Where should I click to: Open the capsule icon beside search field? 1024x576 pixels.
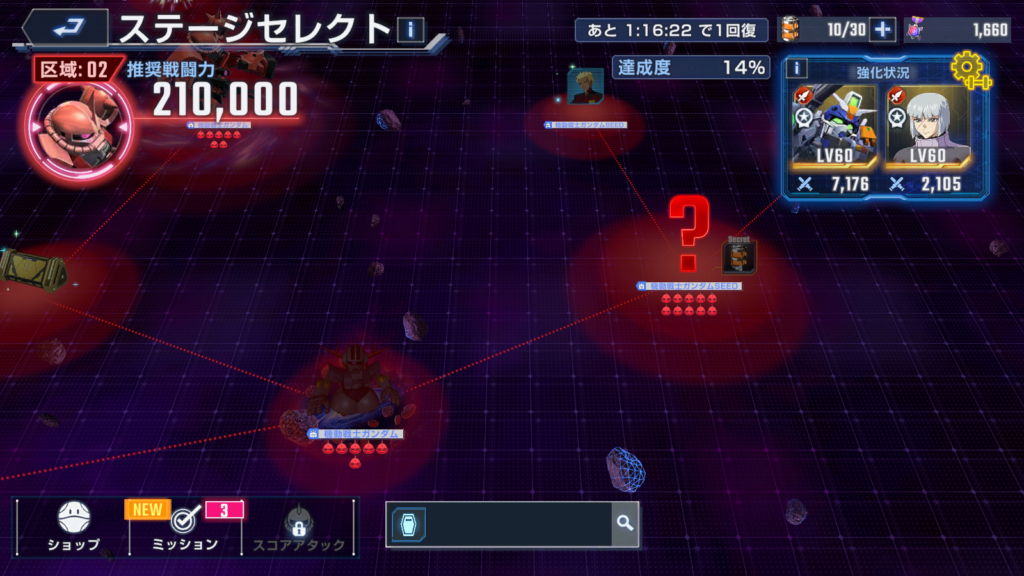(409, 523)
